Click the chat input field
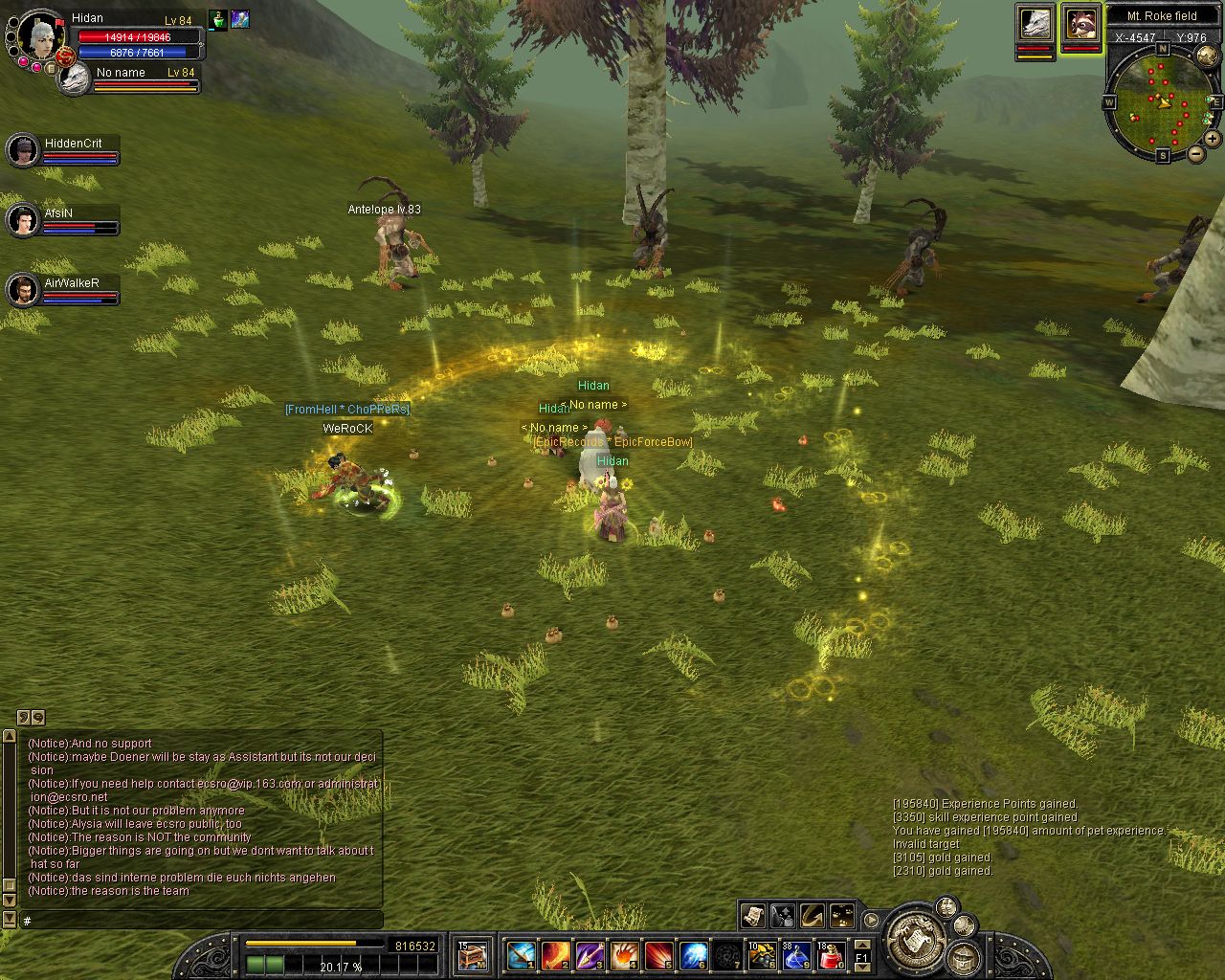1225x980 pixels. tap(201, 921)
